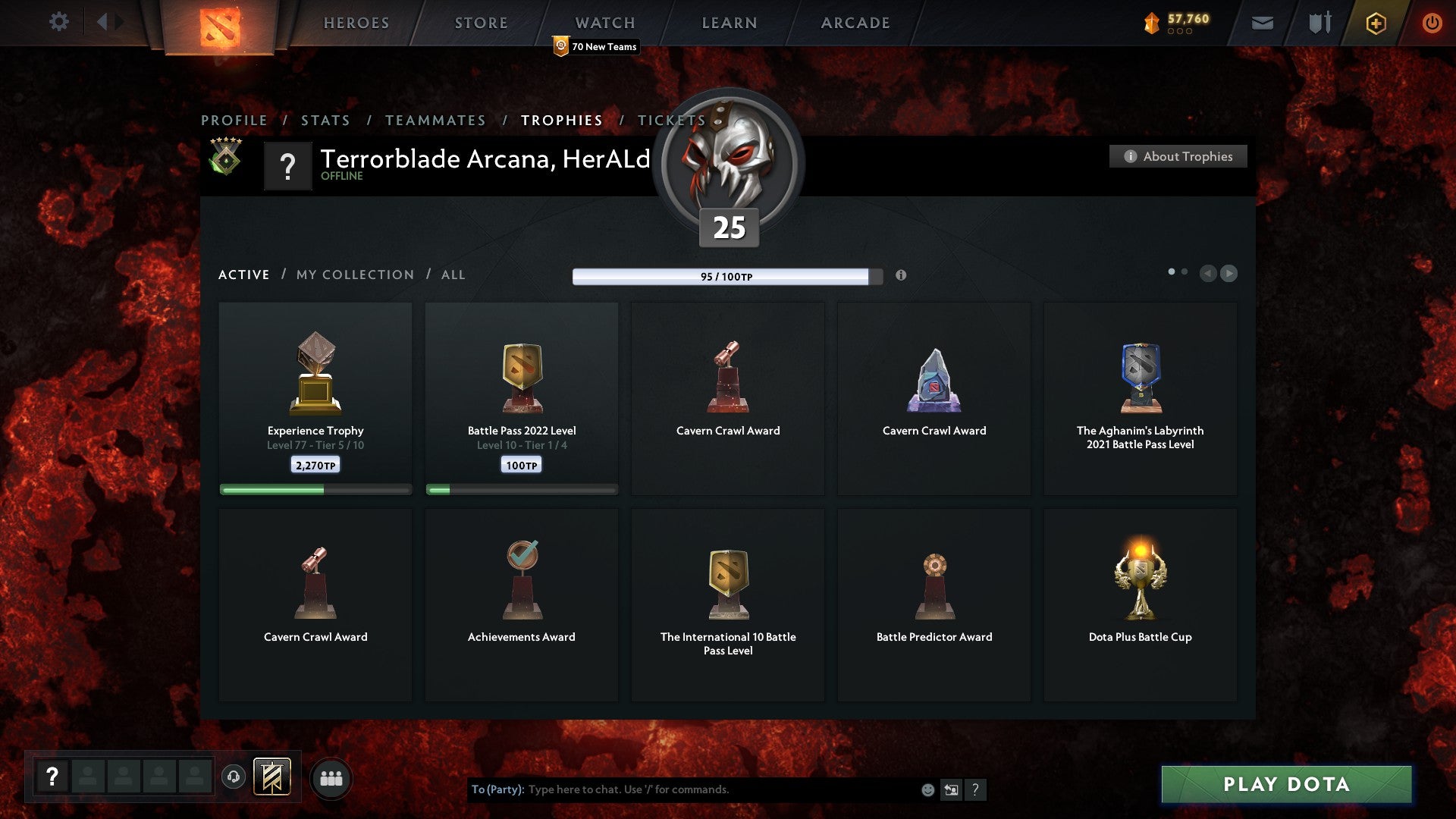Open the WATCH menu
Viewport: 1456px width, 819px height.
tap(604, 23)
